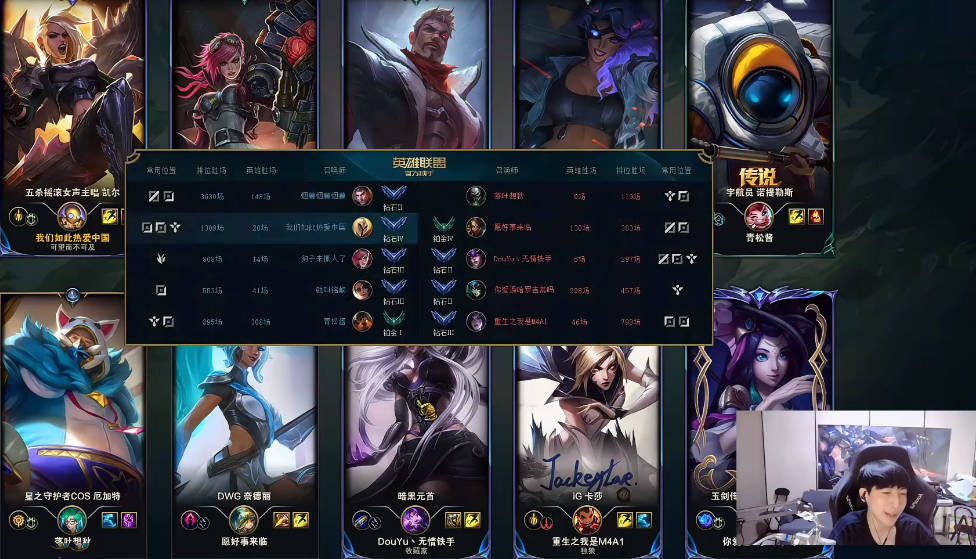
Task: Pick the 重生之我是M4A1 row in the stats table
Action: [521, 322]
